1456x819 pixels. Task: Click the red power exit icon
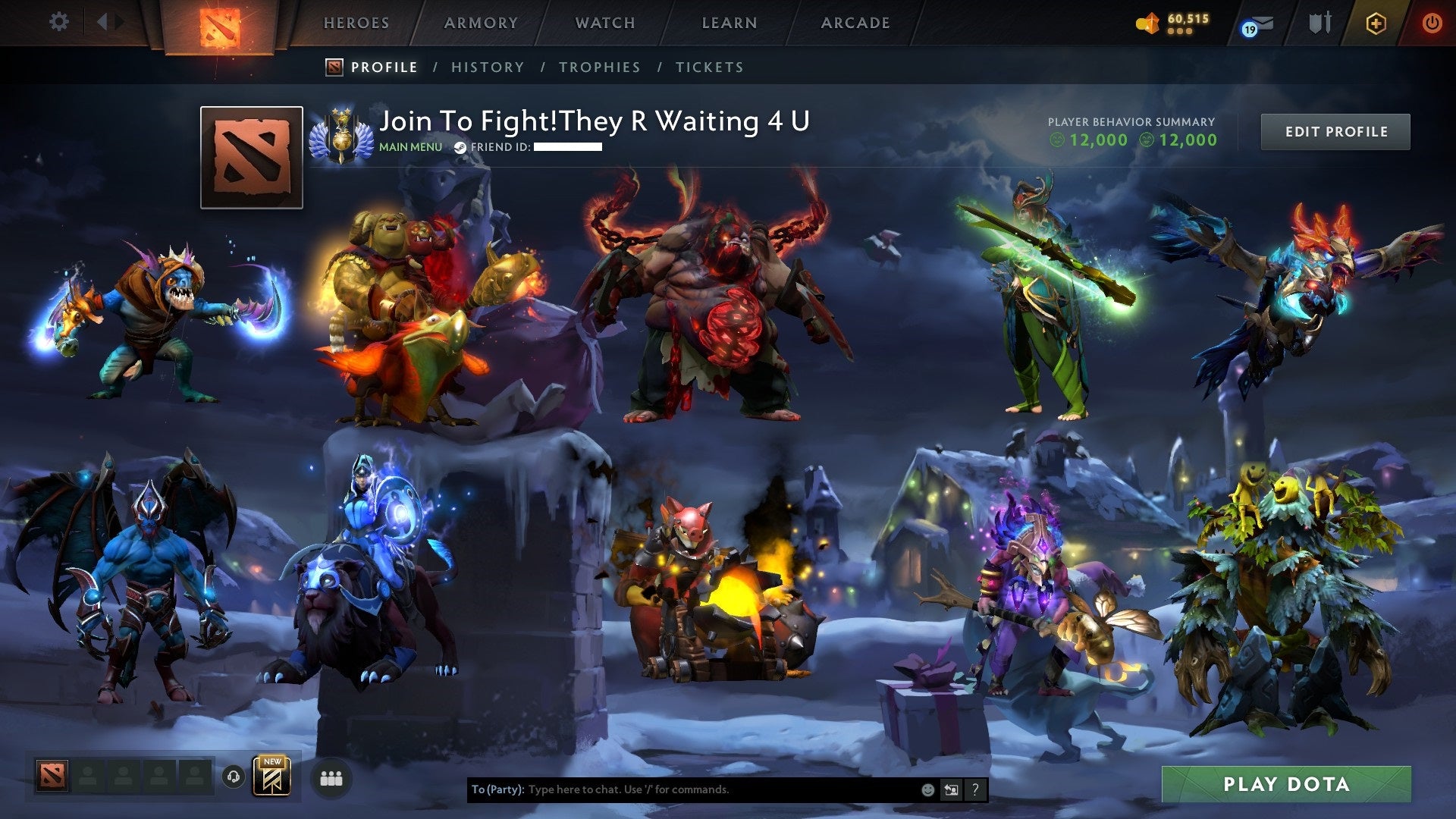click(x=1432, y=22)
